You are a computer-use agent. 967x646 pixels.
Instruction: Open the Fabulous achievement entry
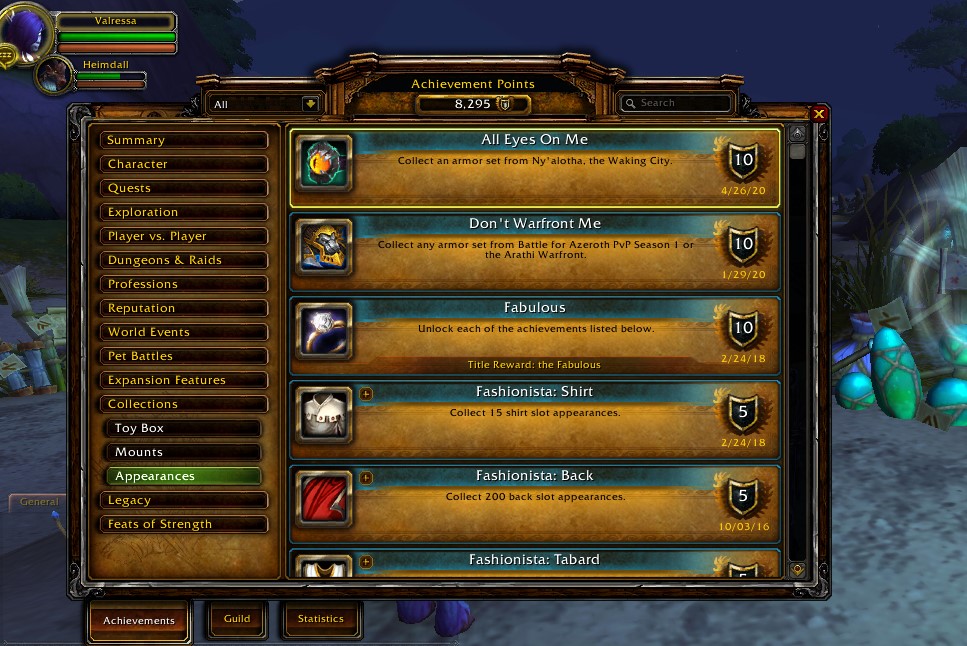click(x=534, y=334)
